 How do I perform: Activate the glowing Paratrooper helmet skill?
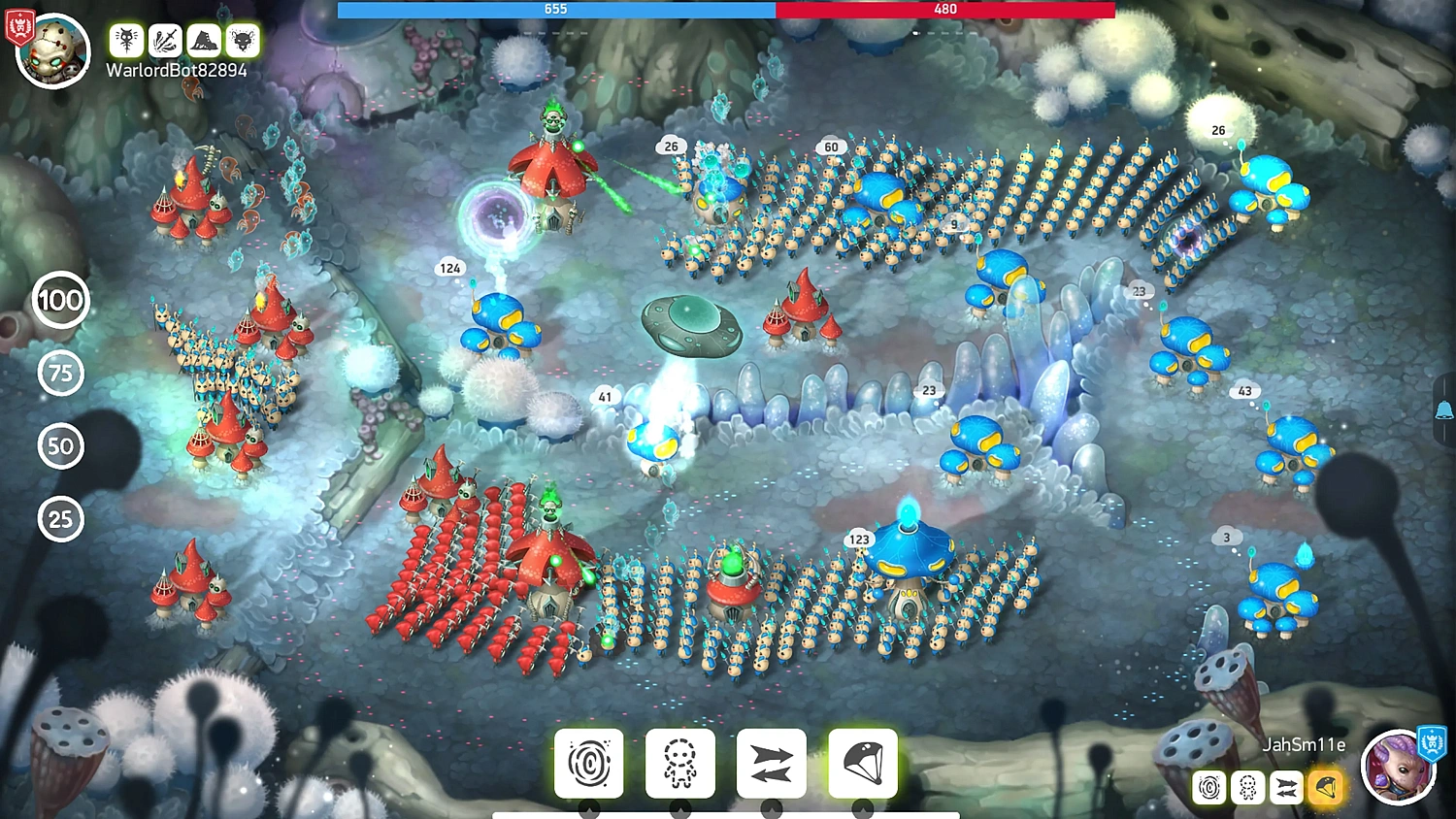[x=860, y=763]
